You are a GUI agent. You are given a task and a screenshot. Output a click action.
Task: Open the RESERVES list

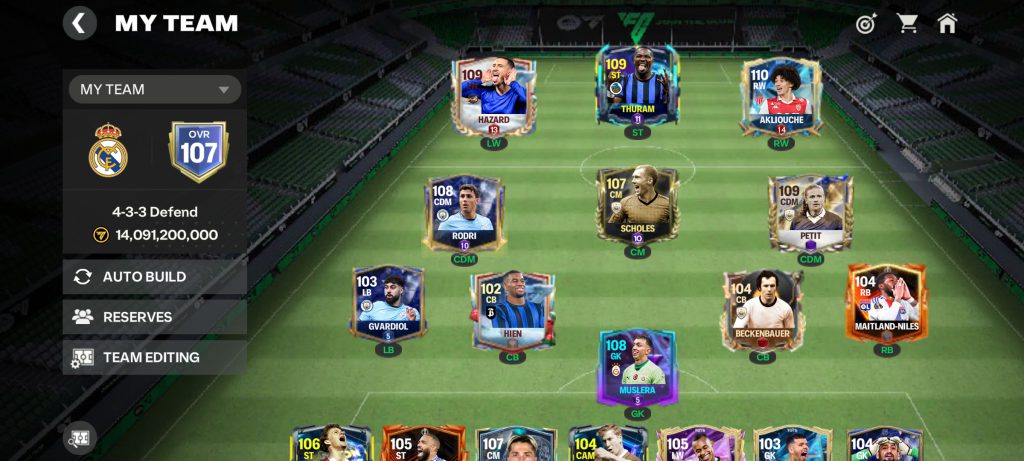pyautogui.click(x=155, y=317)
